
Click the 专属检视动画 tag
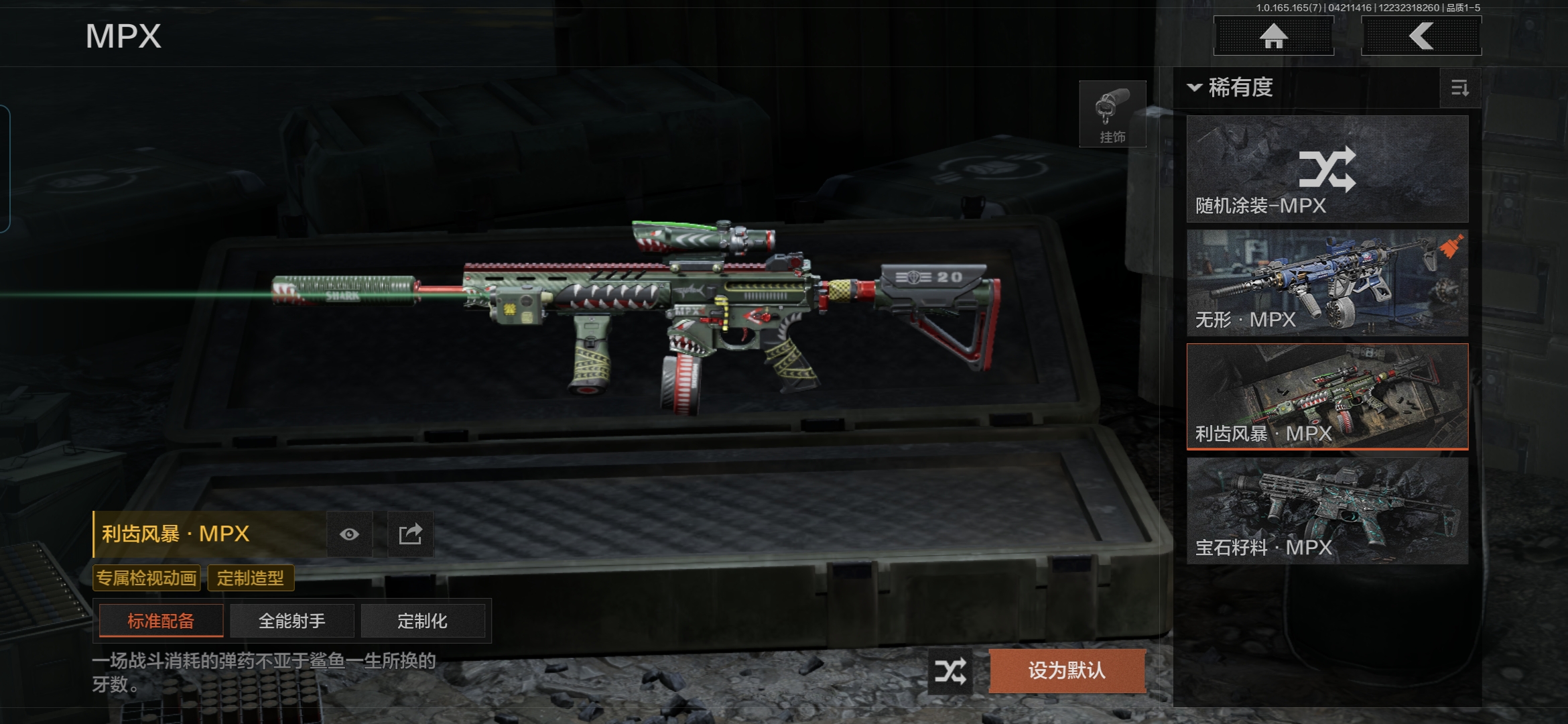point(146,578)
